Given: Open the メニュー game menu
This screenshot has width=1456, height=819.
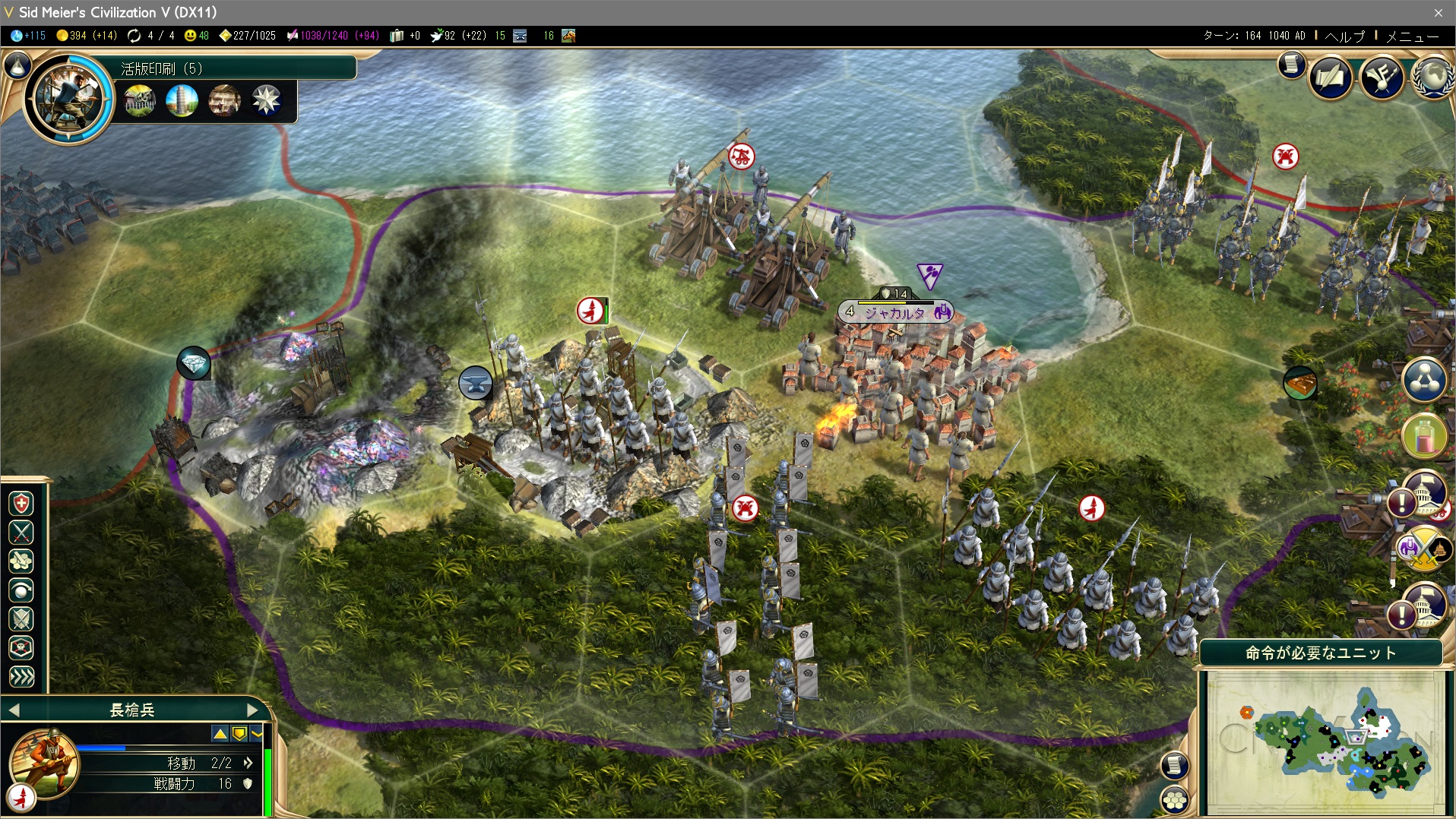Looking at the screenshot, I should [1412, 36].
